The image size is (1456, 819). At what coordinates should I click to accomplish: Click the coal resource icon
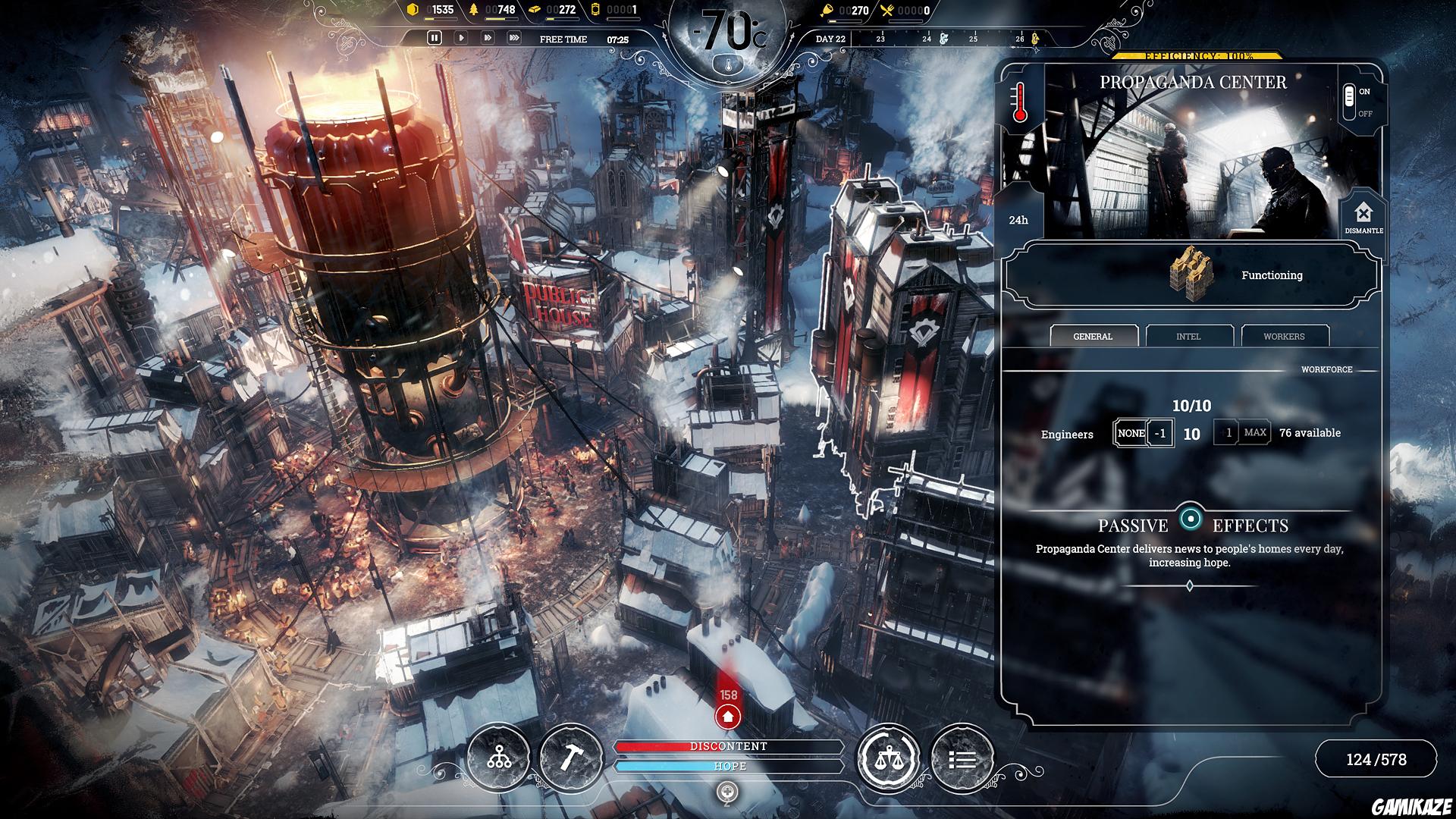click(x=413, y=11)
